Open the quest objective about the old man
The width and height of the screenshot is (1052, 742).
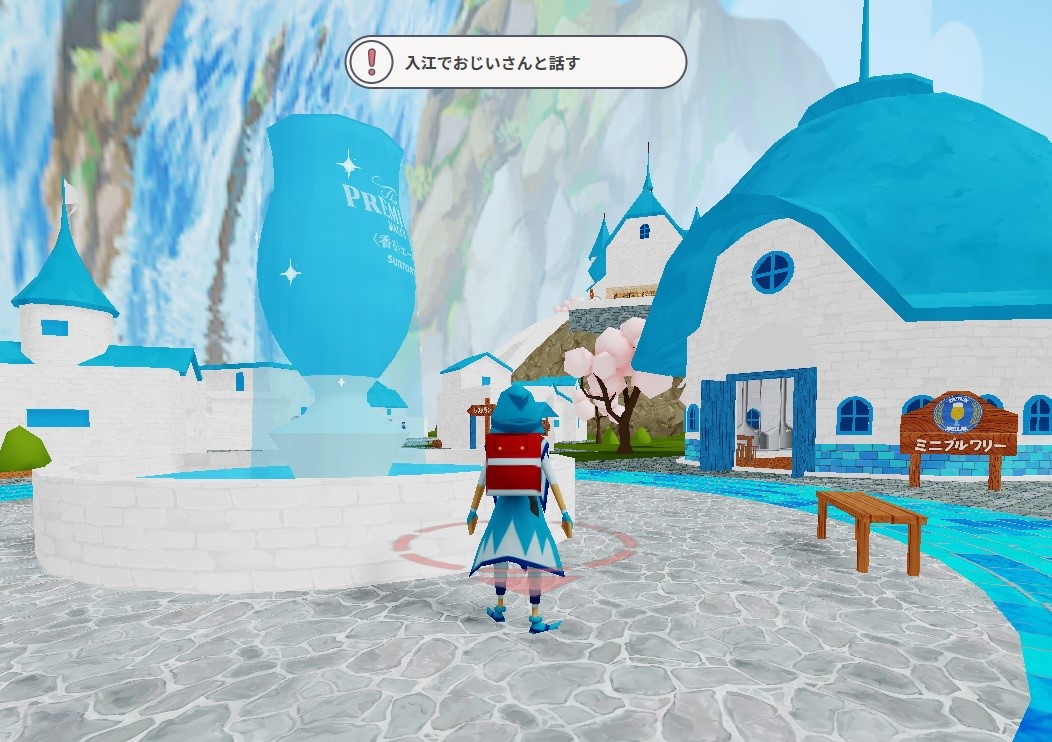click(515, 62)
